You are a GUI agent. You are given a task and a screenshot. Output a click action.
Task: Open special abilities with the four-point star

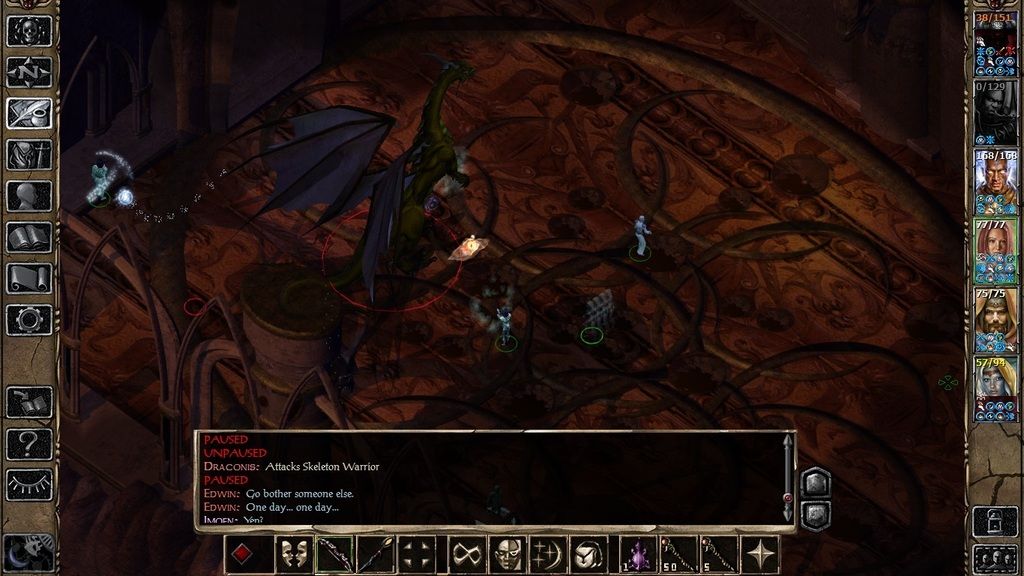[x=762, y=554]
